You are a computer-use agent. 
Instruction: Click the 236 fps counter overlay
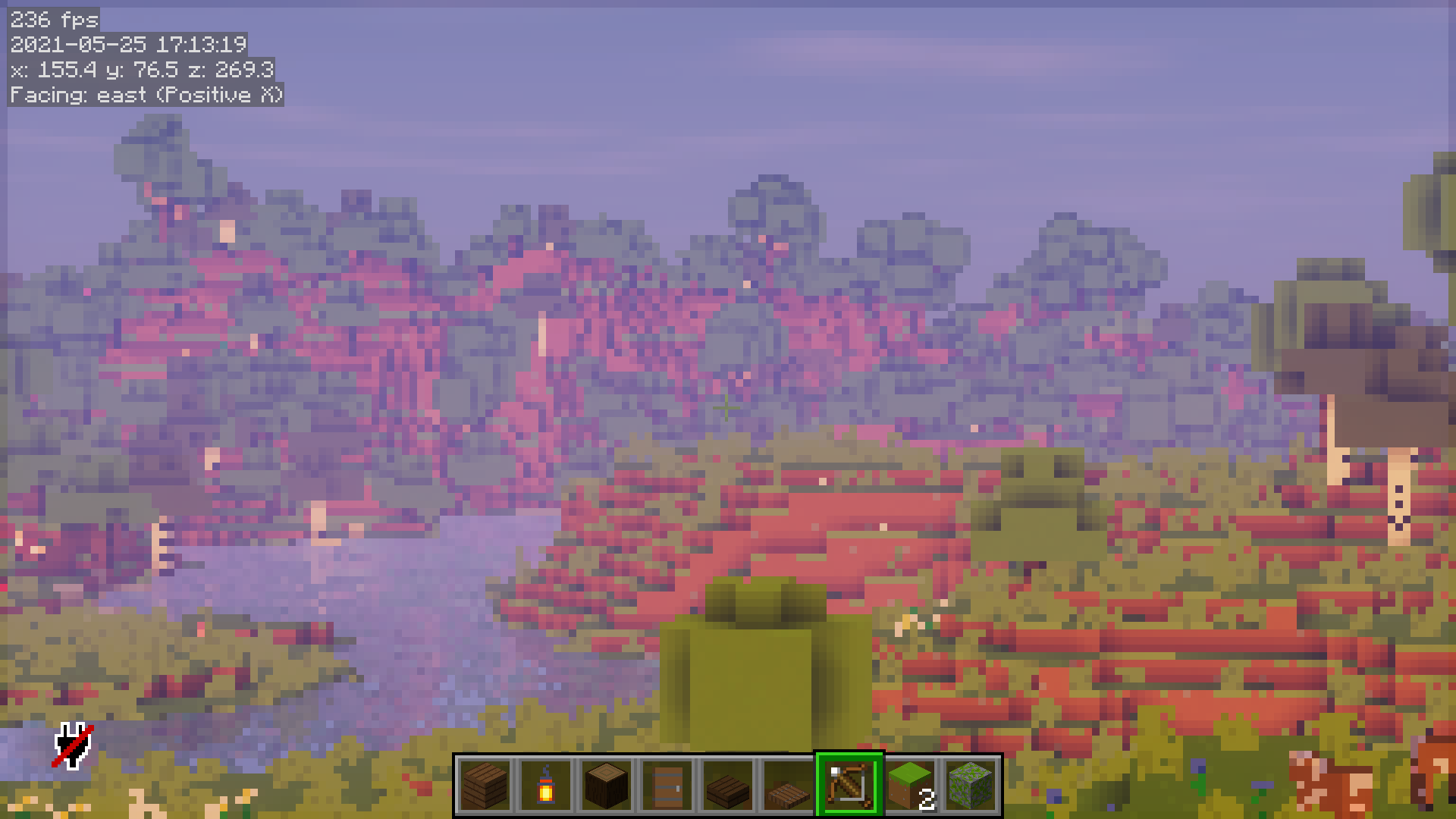(52, 20)
